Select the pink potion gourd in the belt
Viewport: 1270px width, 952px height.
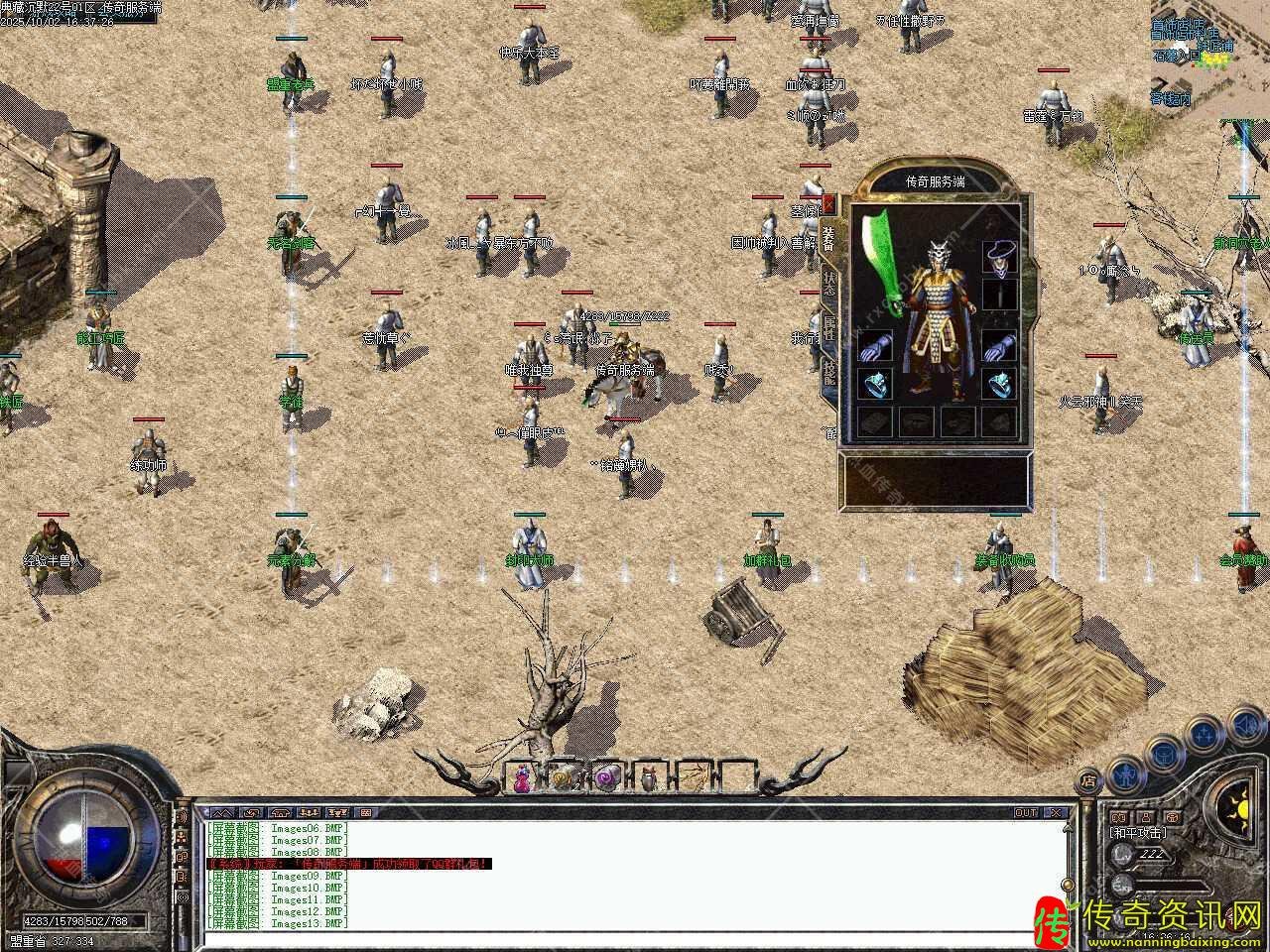pos(523,778)
